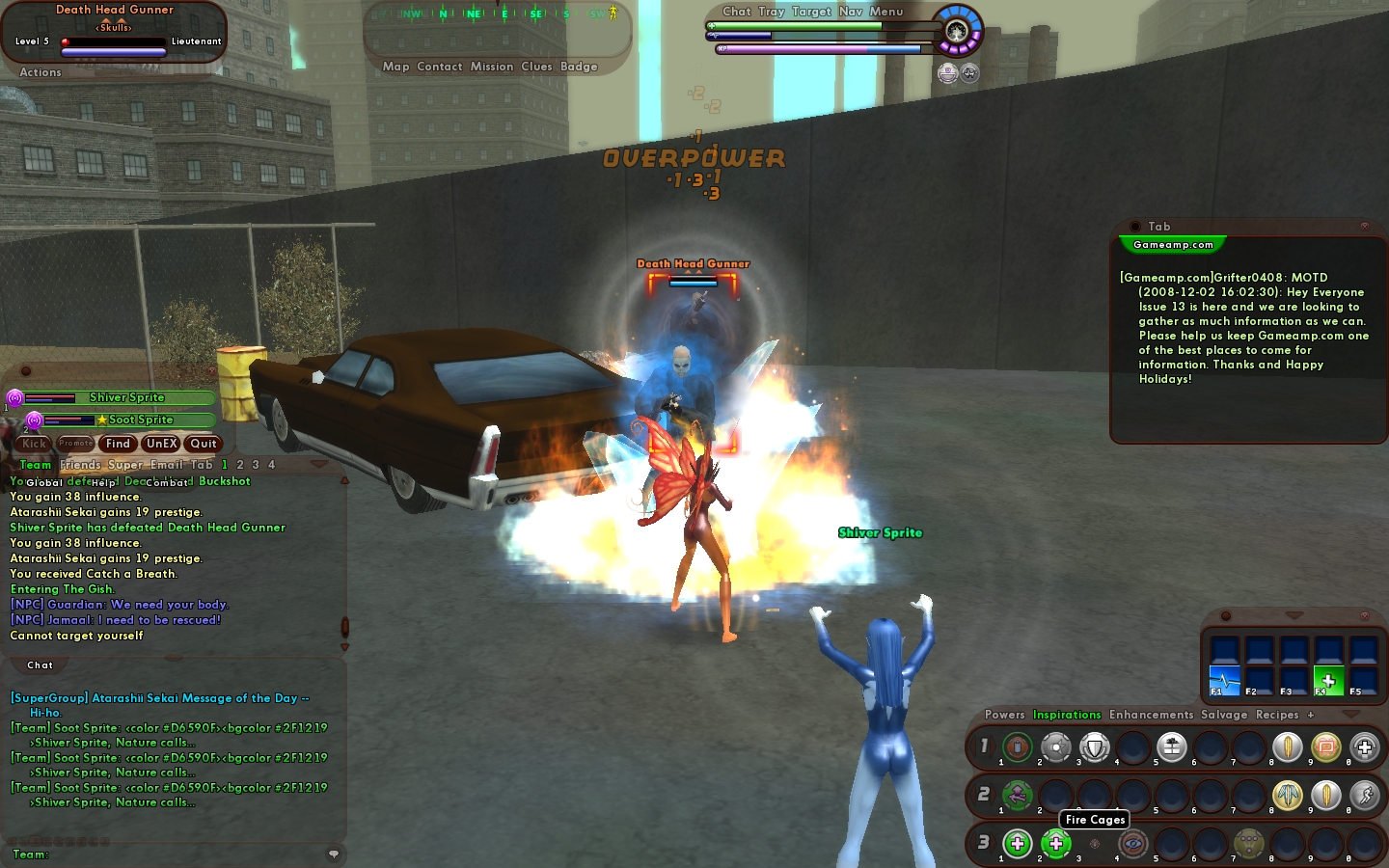Switch to the Gameamp.com chat tab

(x=1173, y=245)
